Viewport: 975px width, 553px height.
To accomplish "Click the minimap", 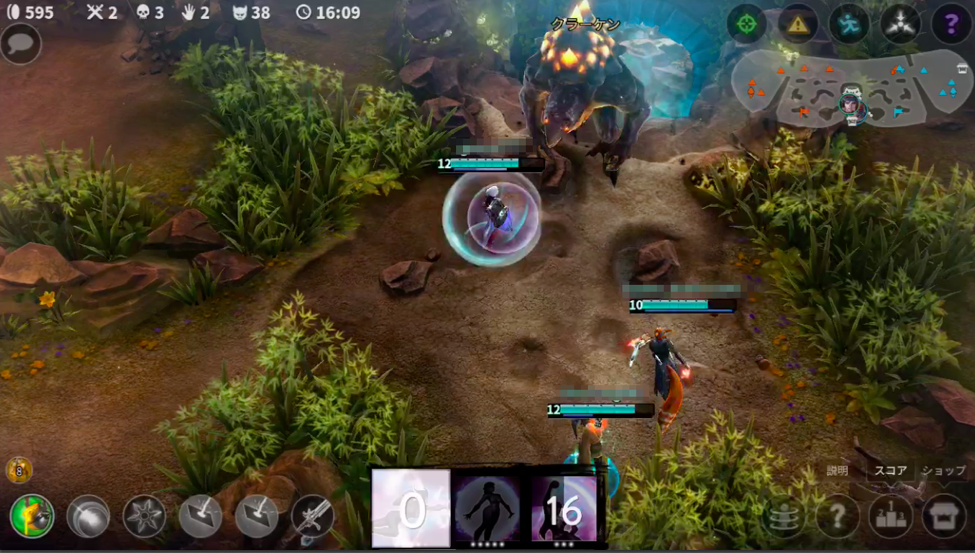I will point(850,92).
